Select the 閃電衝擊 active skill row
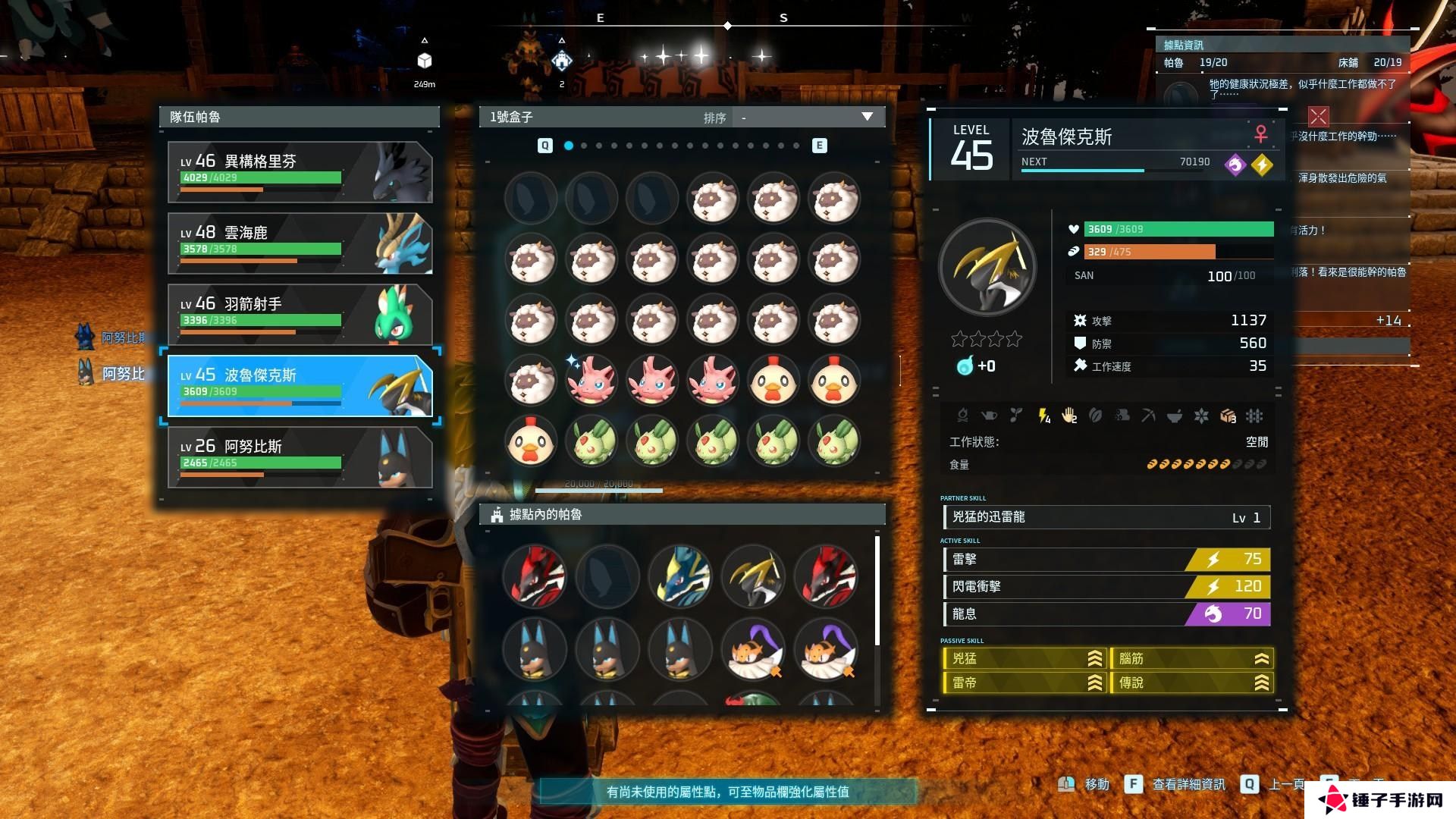 pos(1106,586)
